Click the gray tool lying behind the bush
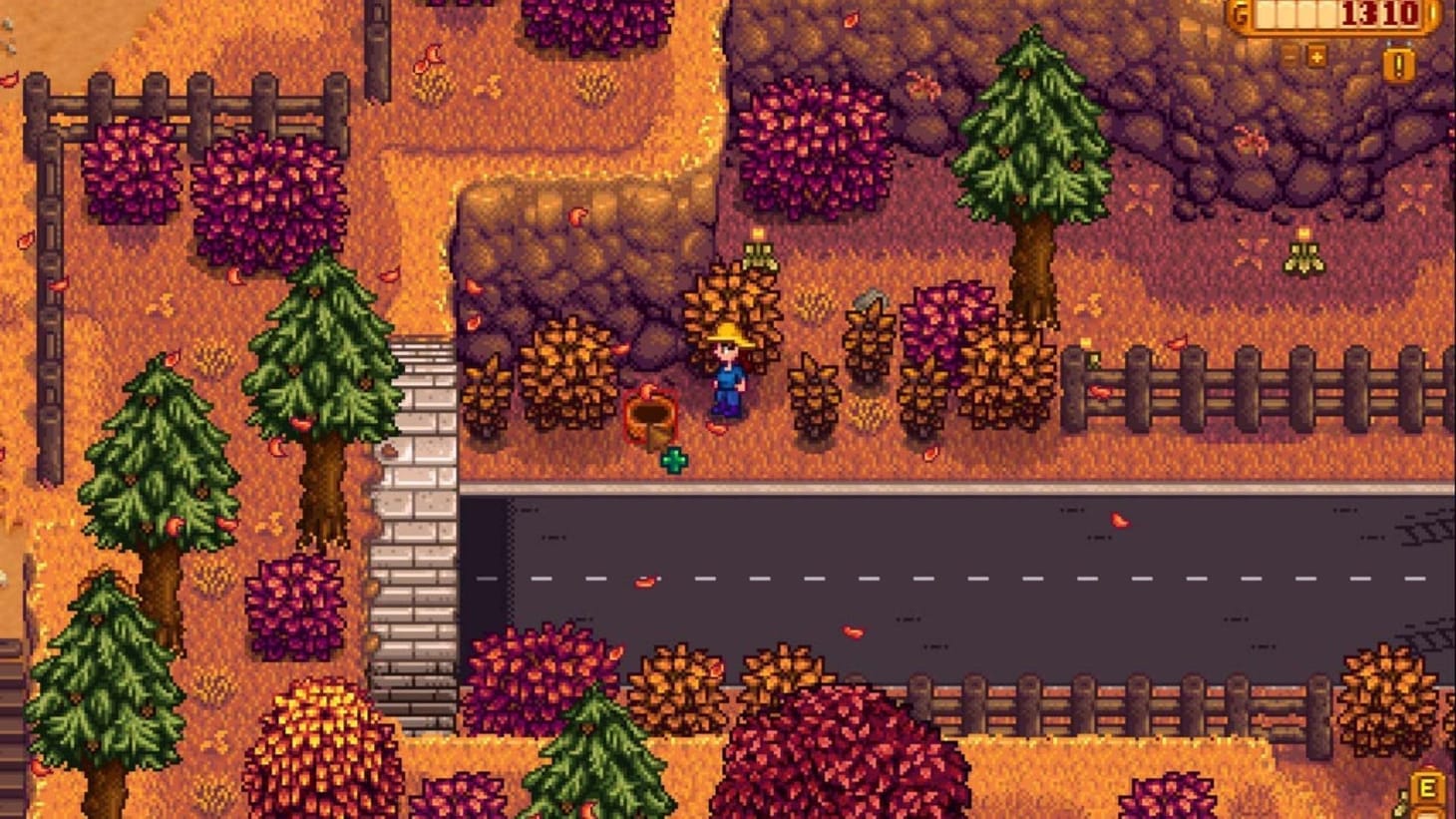The width and height of the screenshot is (1456, 819). (x=870, y=299)
